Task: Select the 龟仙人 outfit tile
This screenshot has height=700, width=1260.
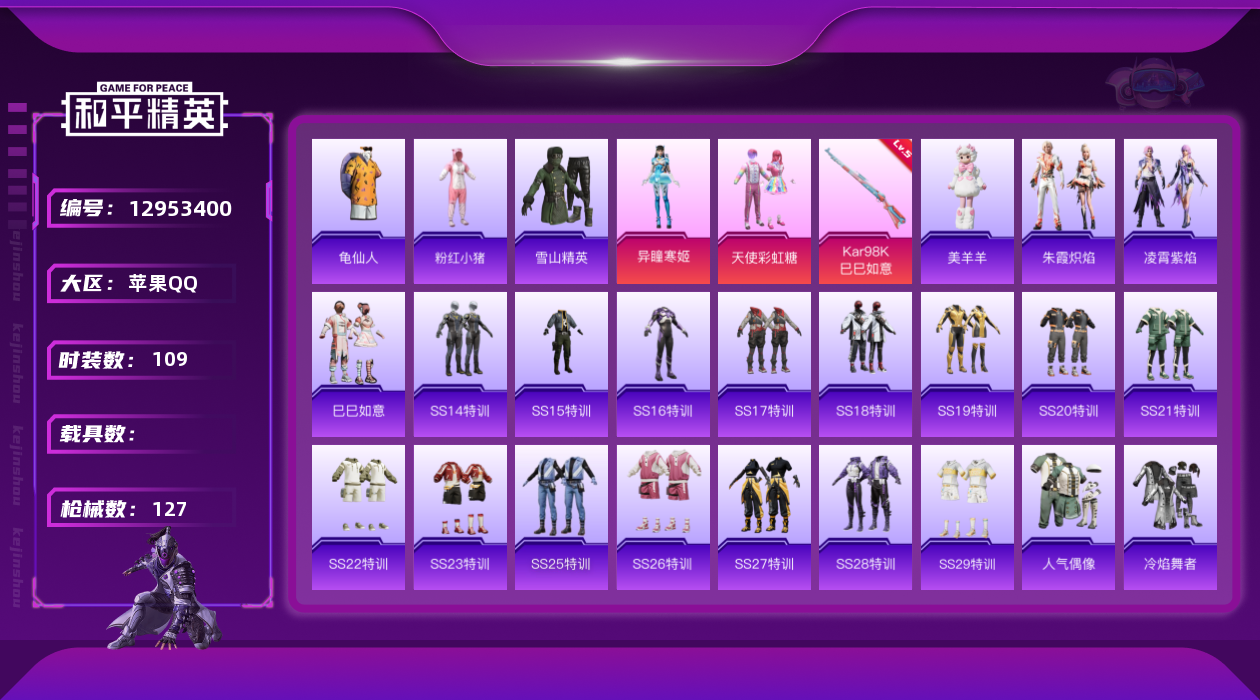Action: pyautogui.click(x=358, y=211)
